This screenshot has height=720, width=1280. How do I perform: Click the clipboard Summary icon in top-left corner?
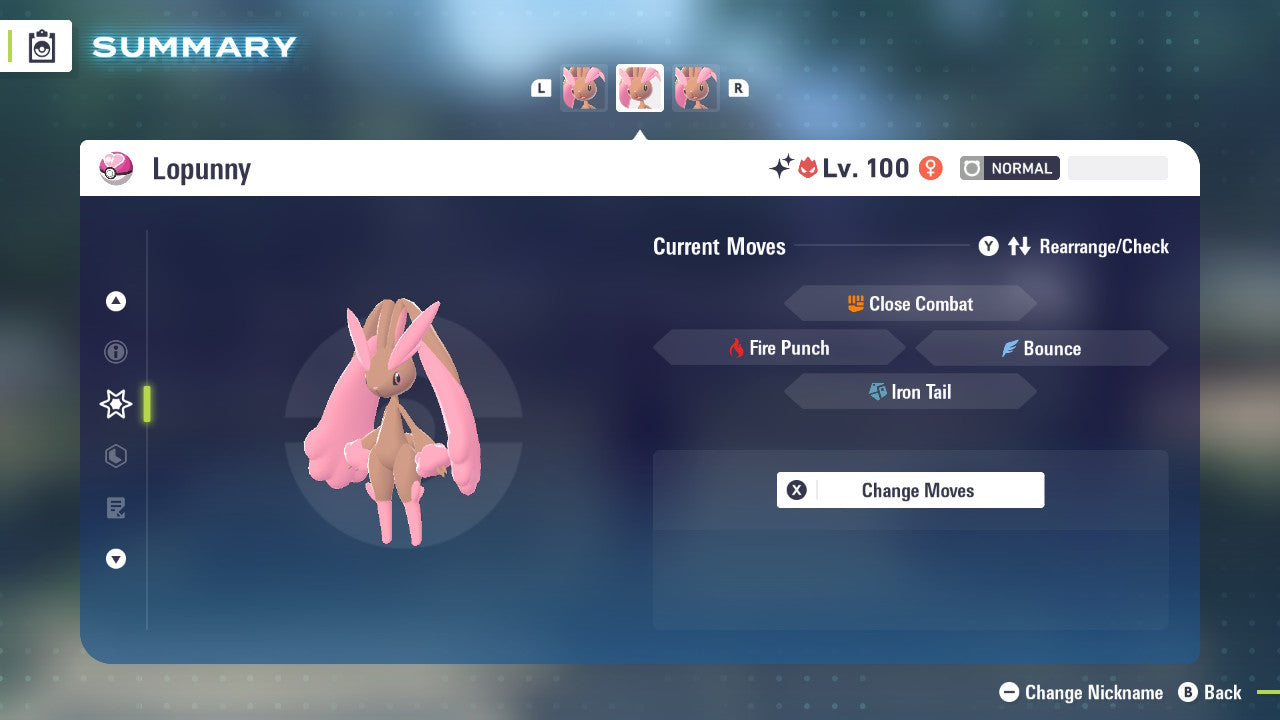(41, 46)
